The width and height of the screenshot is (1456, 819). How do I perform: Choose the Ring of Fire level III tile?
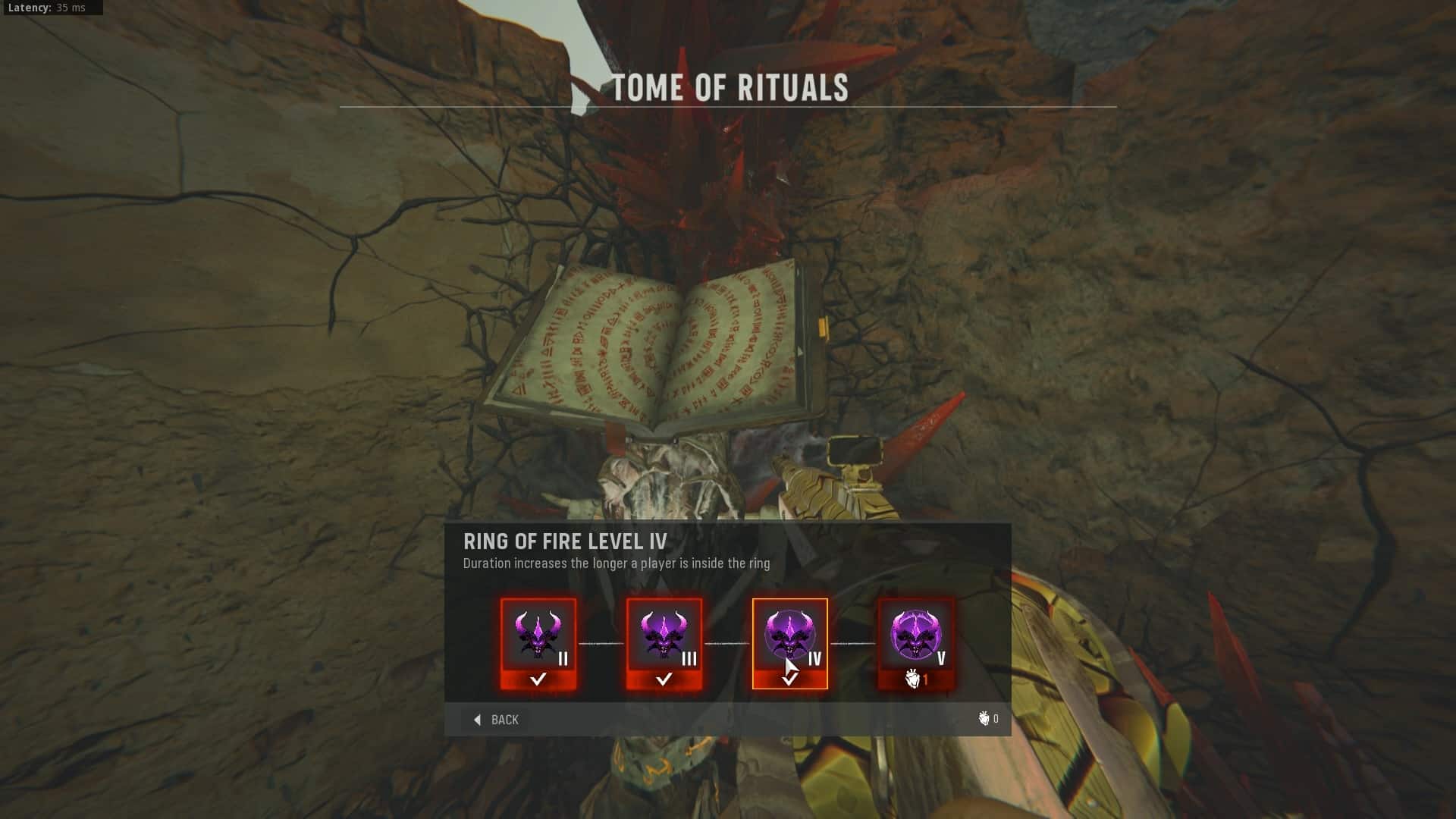[664, 644]
